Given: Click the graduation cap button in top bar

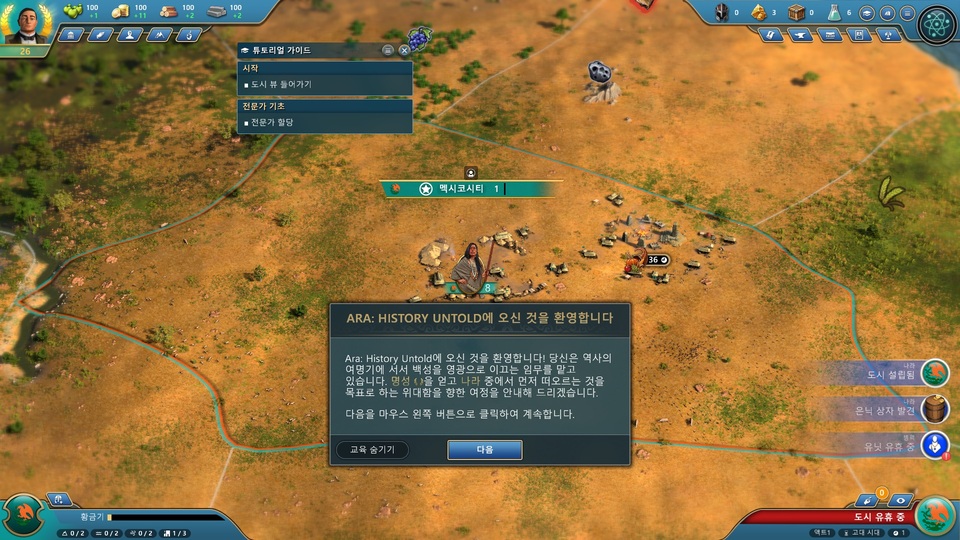Looking at the screenshot, I should (x=868, y=13).
